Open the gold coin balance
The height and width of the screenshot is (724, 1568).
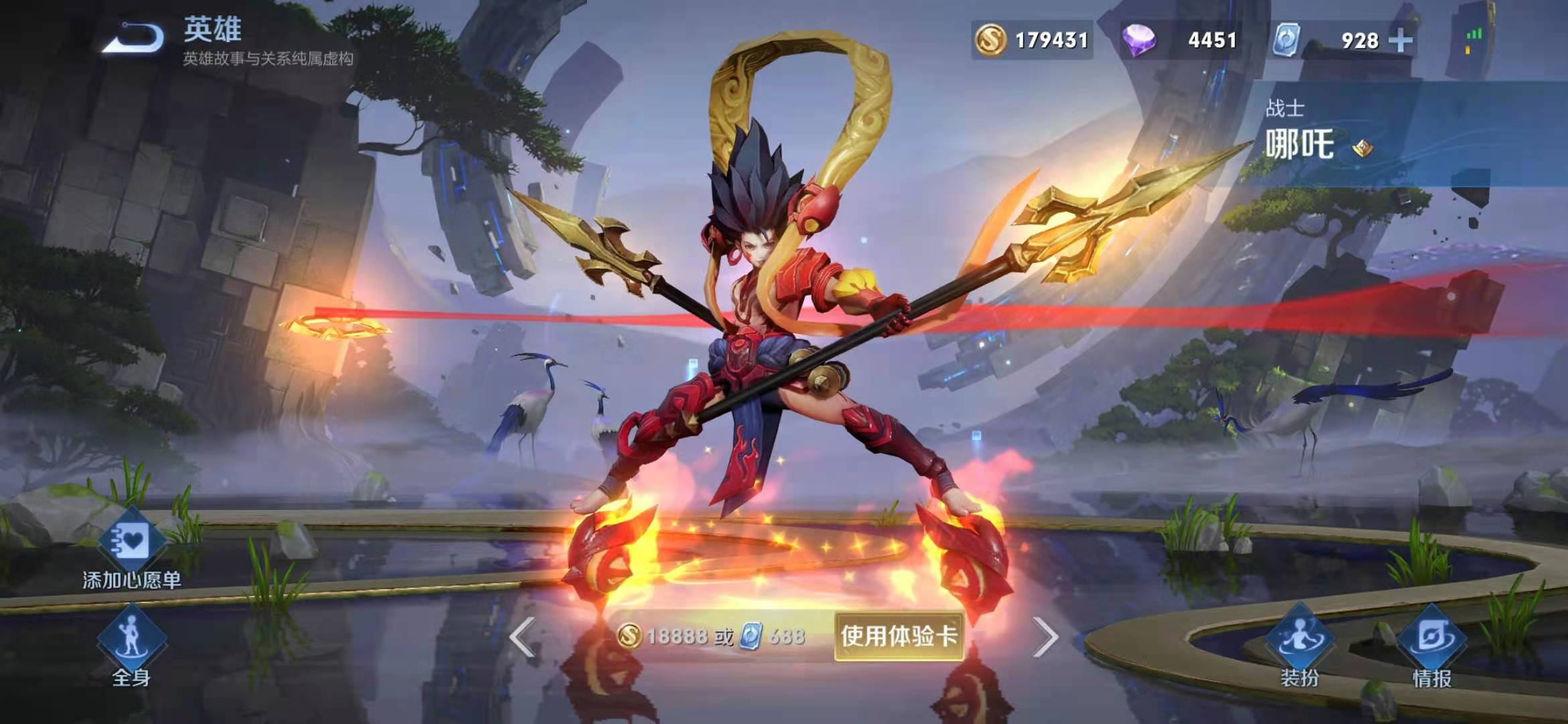(x=1032, y=40)
